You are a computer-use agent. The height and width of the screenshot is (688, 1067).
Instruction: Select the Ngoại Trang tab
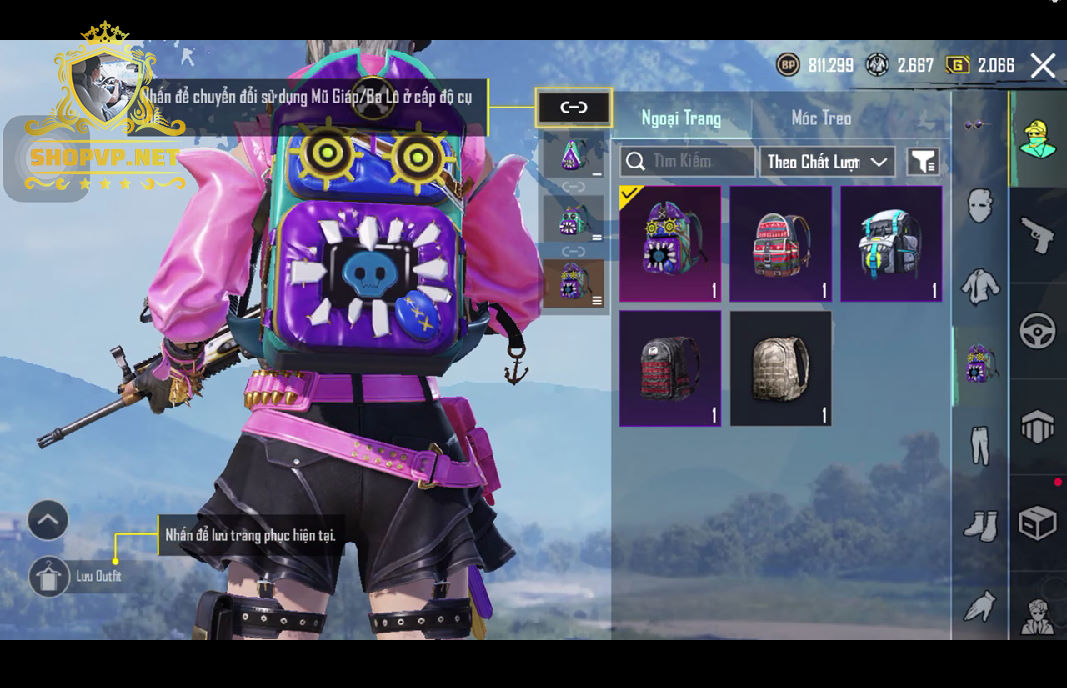click(681, 118)
